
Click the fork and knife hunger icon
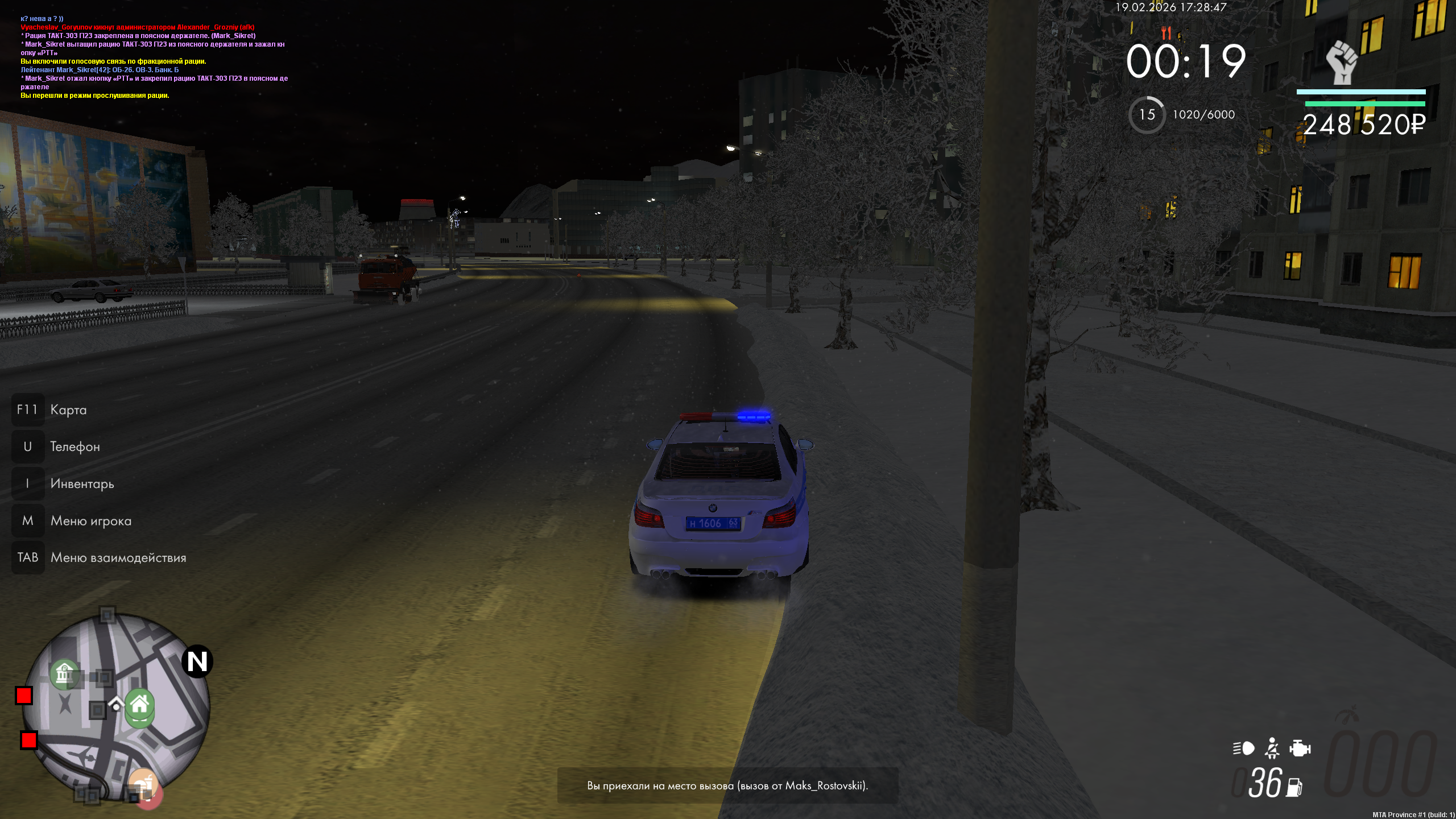coord(1166,32)
